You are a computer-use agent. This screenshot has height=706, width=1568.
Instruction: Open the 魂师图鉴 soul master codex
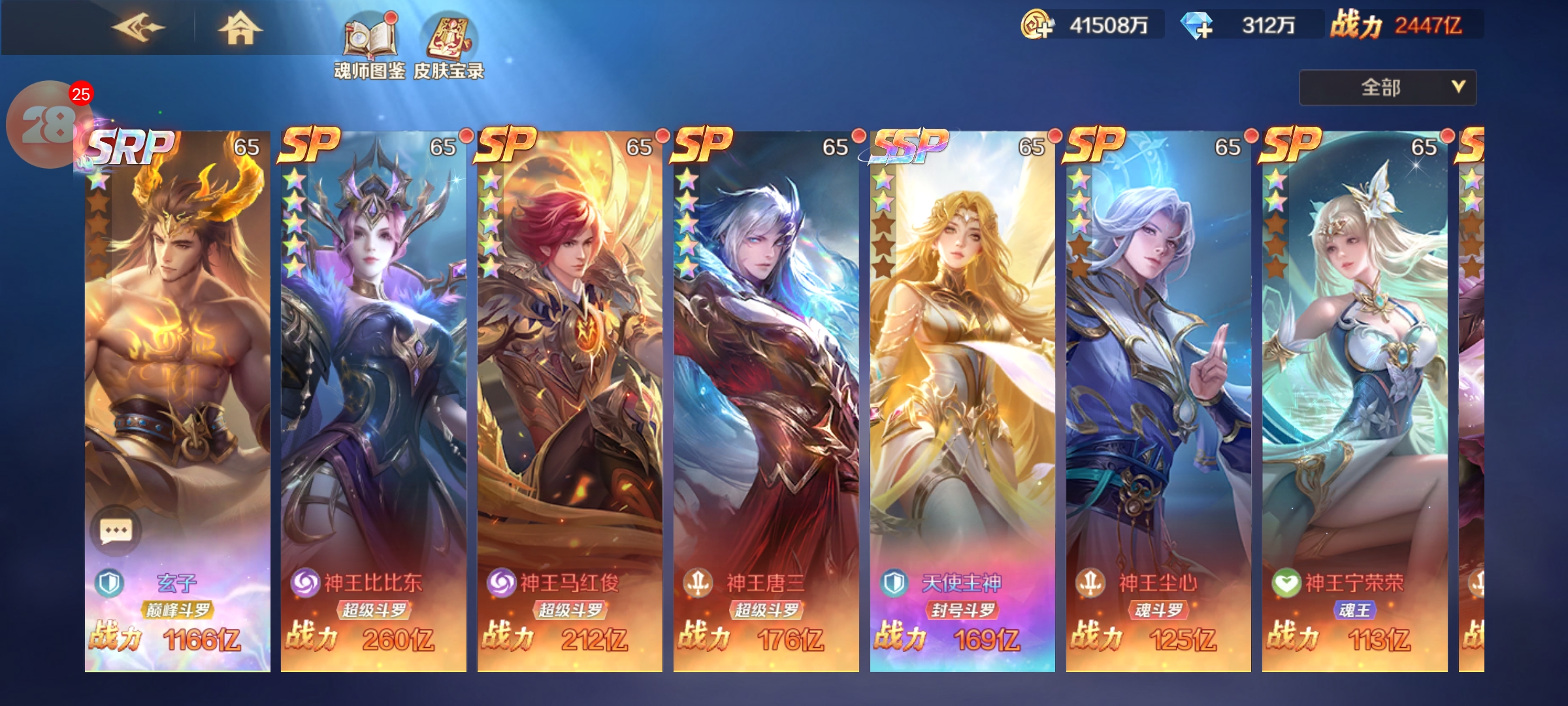(370, 46)
